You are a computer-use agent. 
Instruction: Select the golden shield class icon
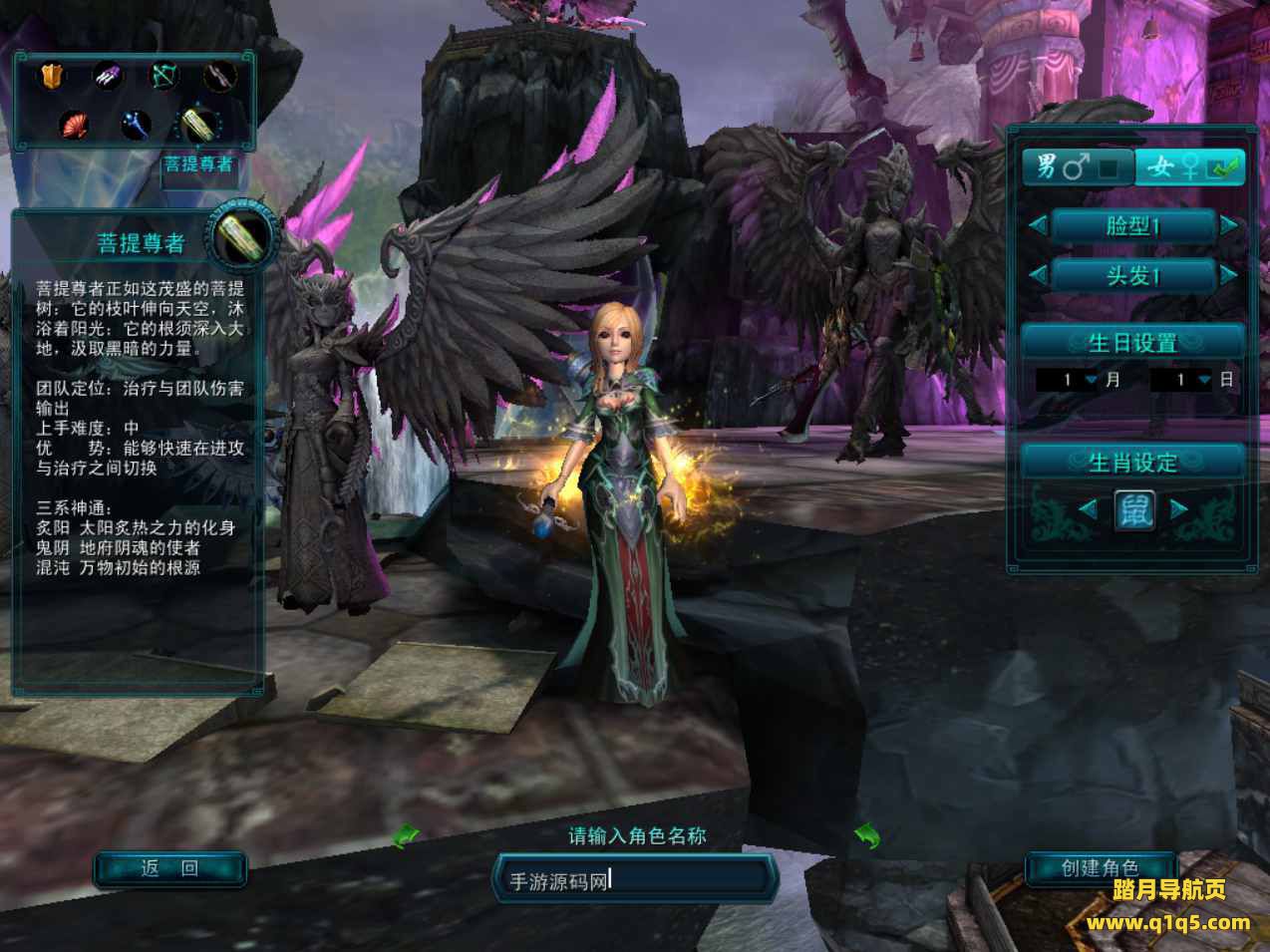pos(52,76)
